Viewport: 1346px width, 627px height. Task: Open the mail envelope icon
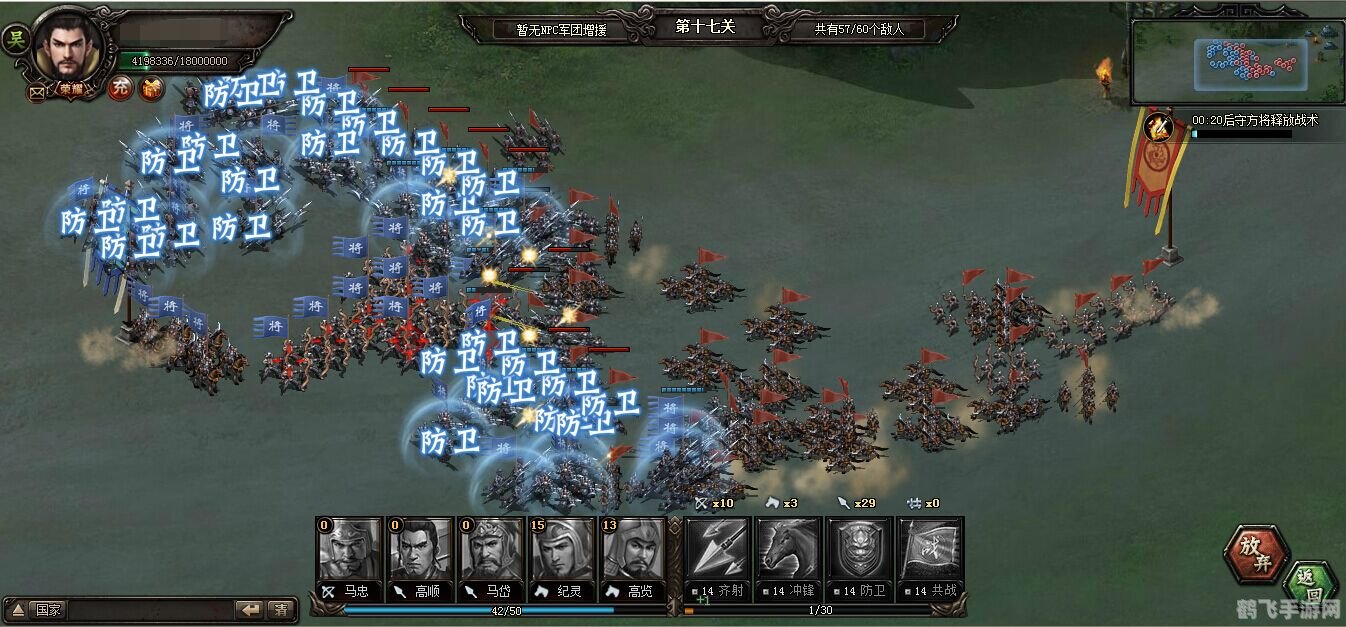(37, 93)
